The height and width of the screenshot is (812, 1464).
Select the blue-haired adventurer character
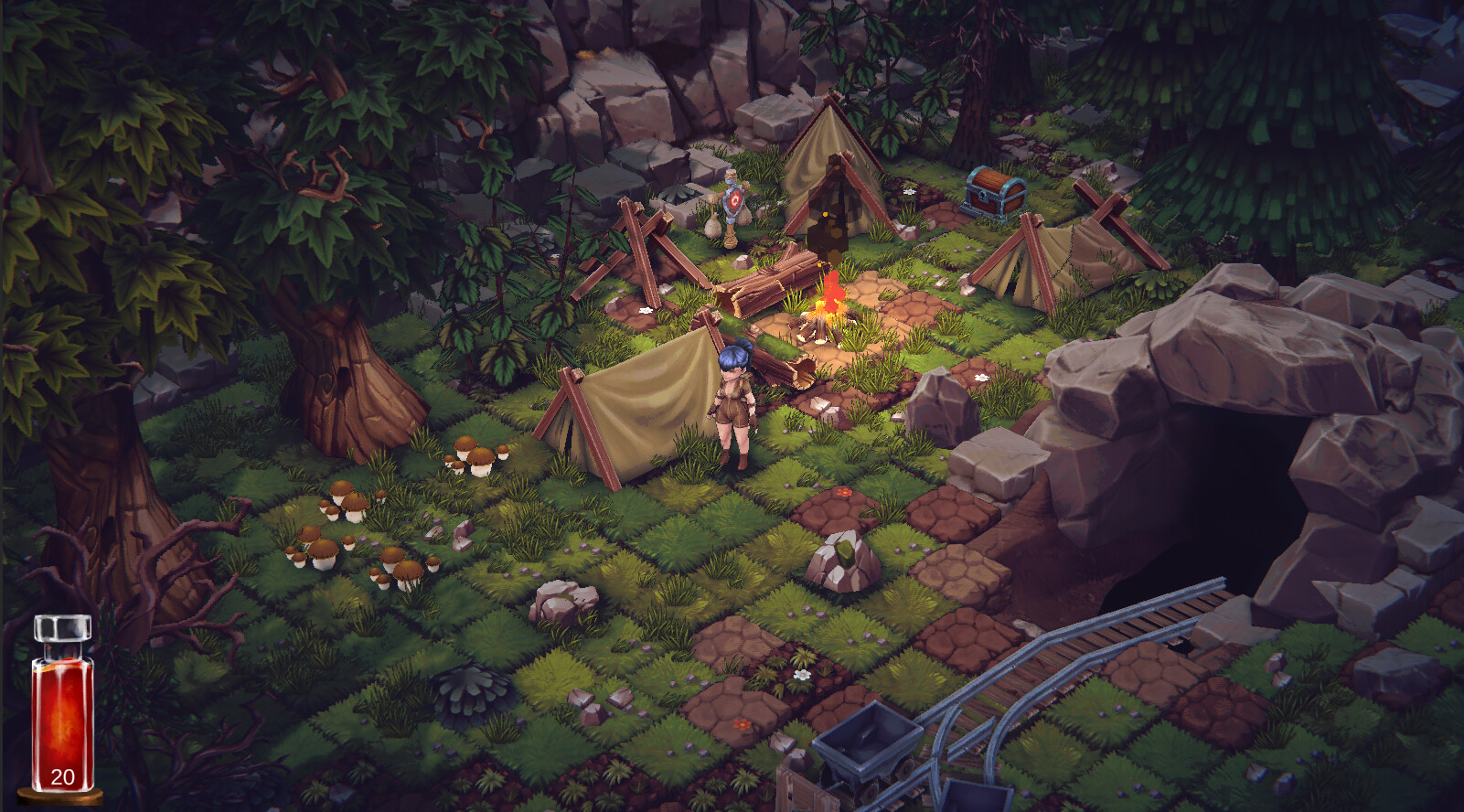(734, 402)
